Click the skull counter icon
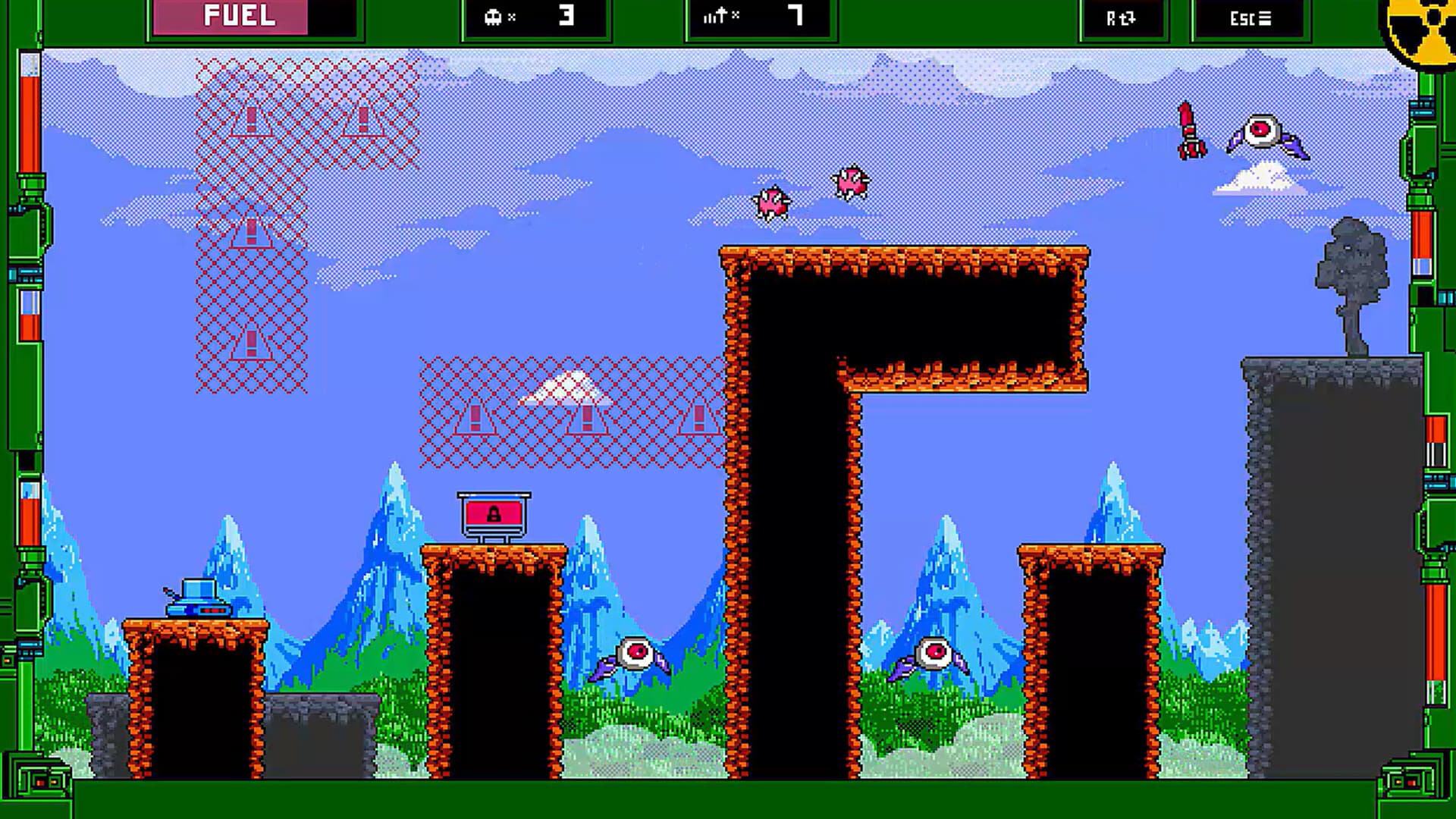Viewport: 1456px width, 819px height. (x=494, y=17)
